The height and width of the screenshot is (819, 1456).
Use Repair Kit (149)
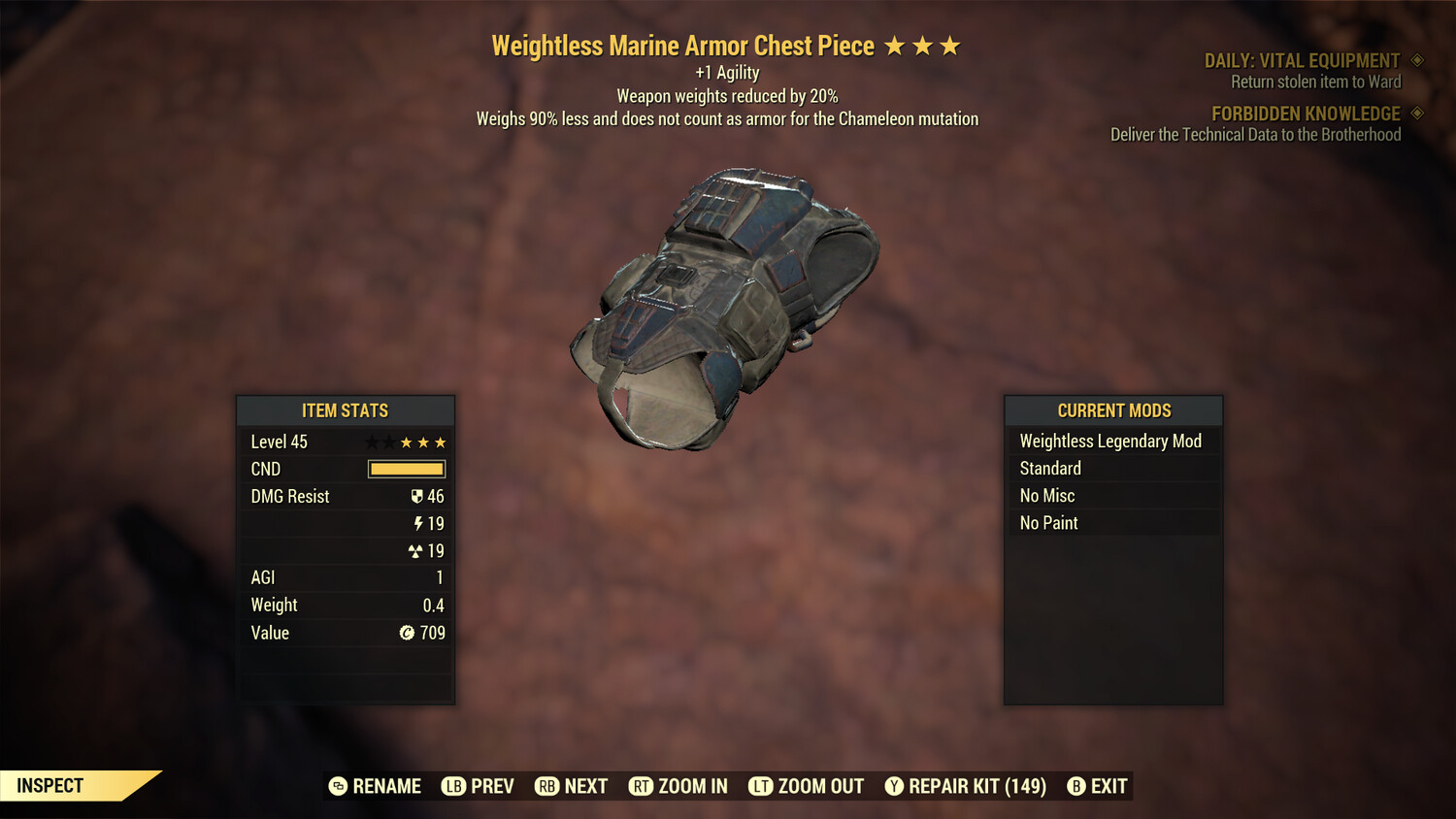coord(966,786)
